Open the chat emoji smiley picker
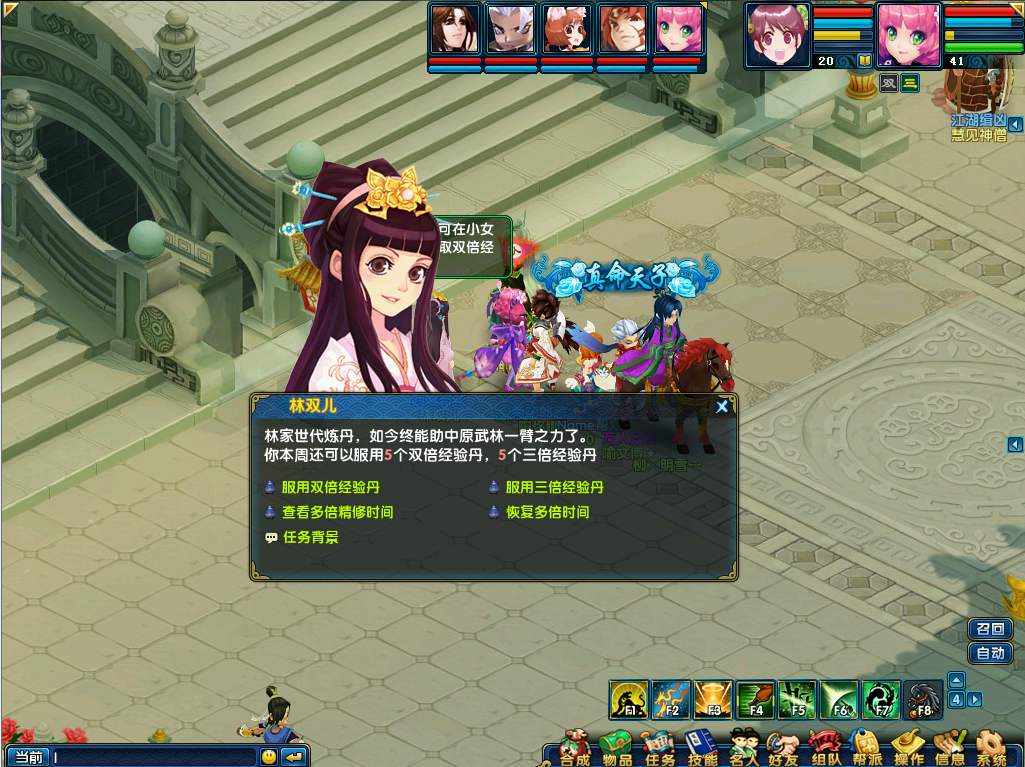1025x767 pixels. pos(269,757)
